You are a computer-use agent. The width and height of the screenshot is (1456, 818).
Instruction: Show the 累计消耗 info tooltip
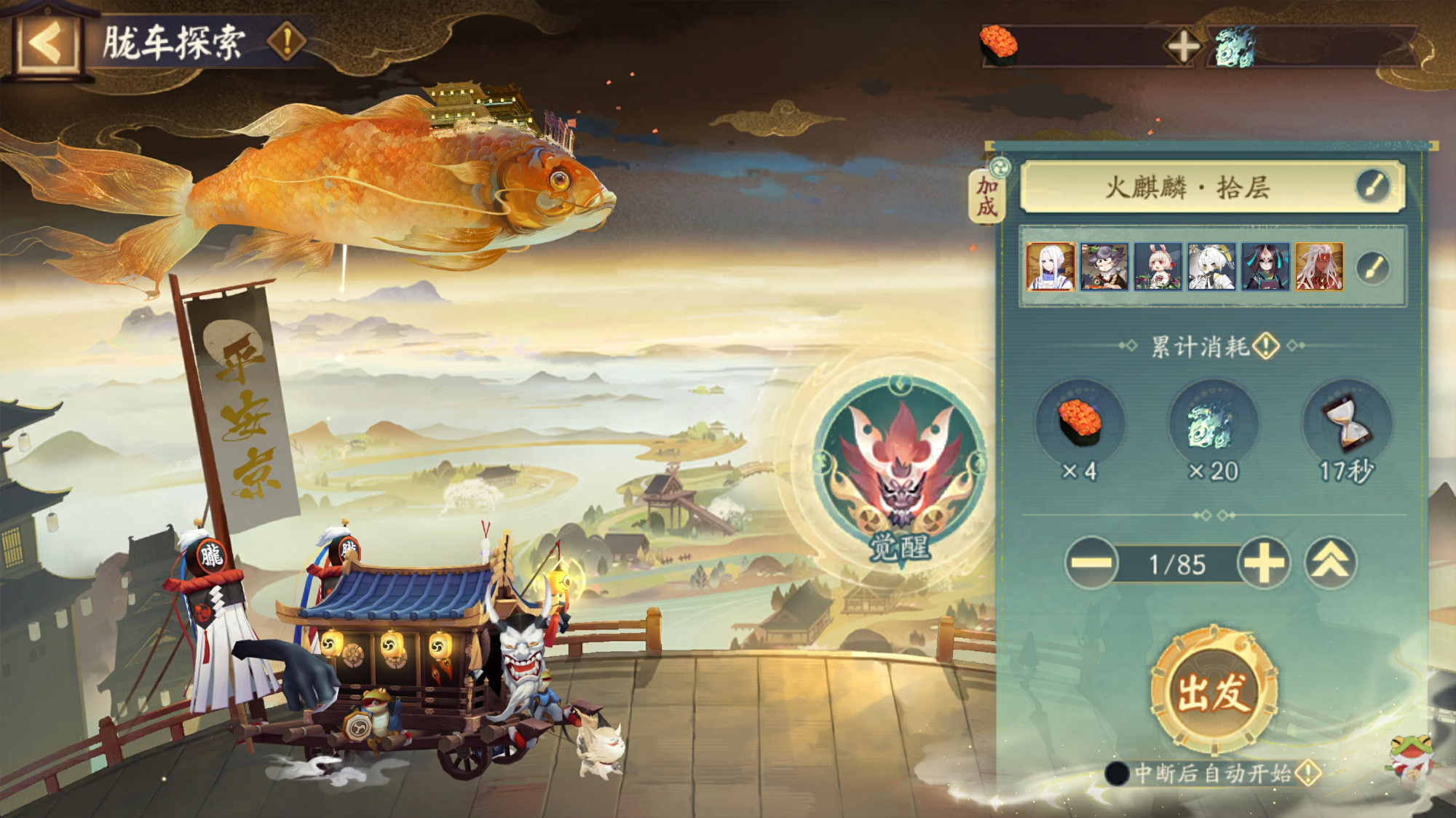pos(1267,346)
